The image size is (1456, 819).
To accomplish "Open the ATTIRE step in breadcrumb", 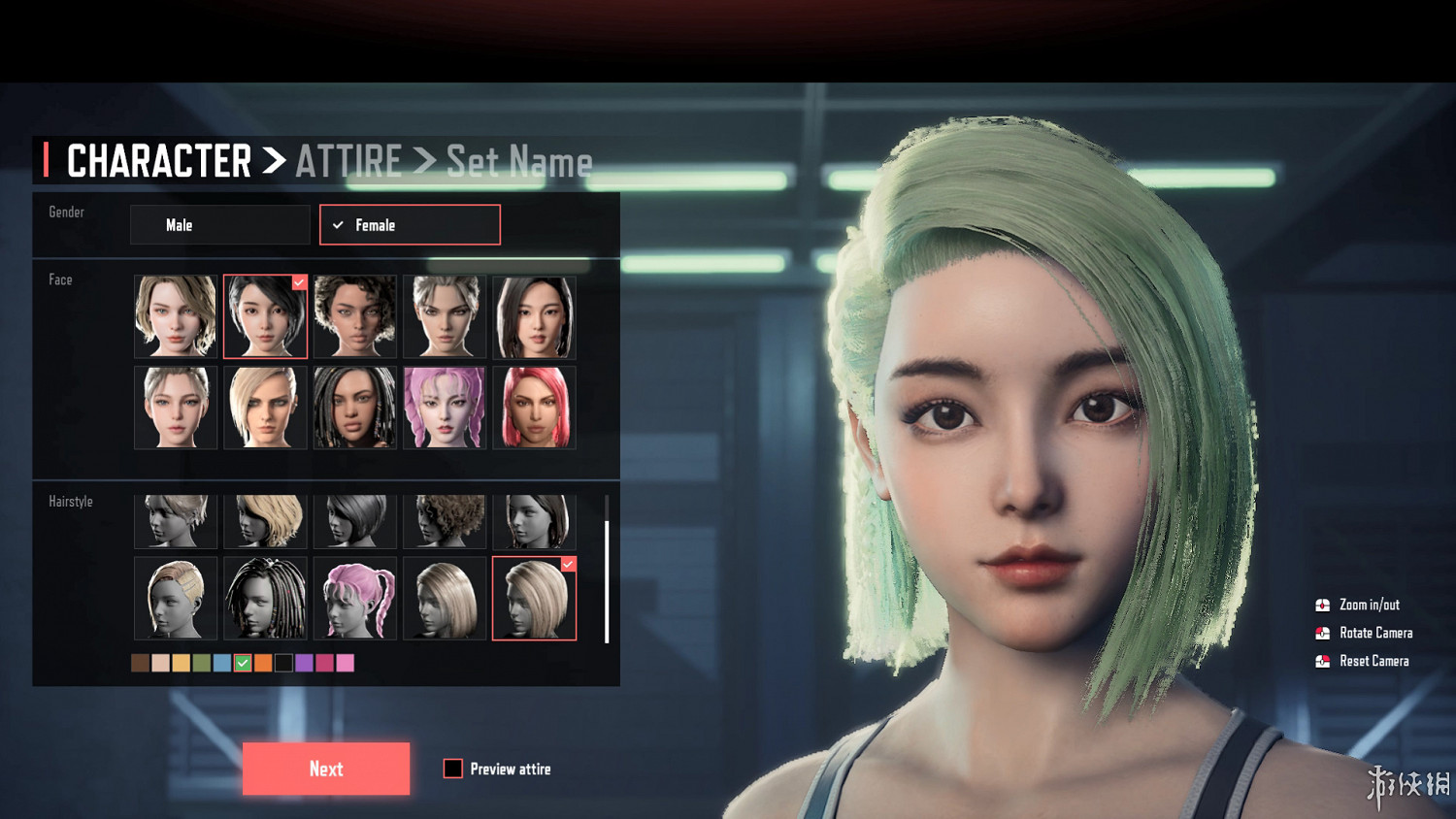I will point(348,161).
